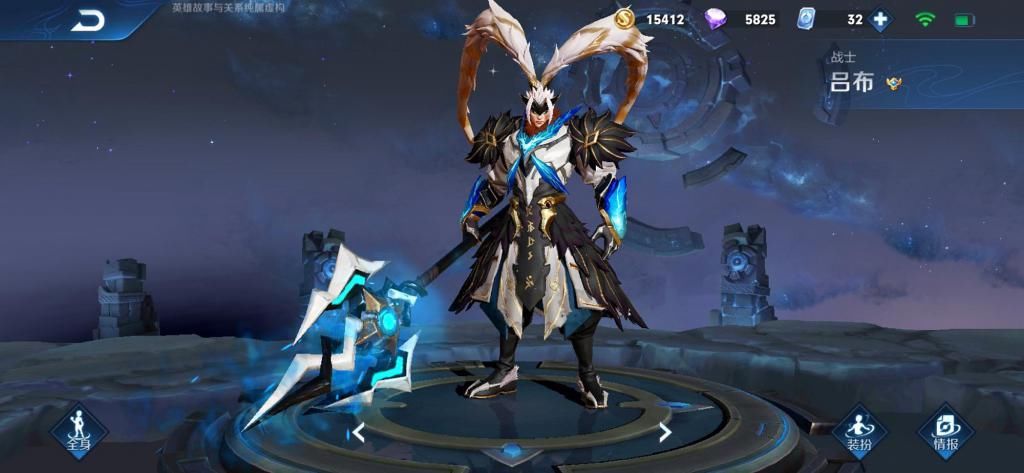
Task: Show the next hero with right arrow
Action: click(665, 432)
